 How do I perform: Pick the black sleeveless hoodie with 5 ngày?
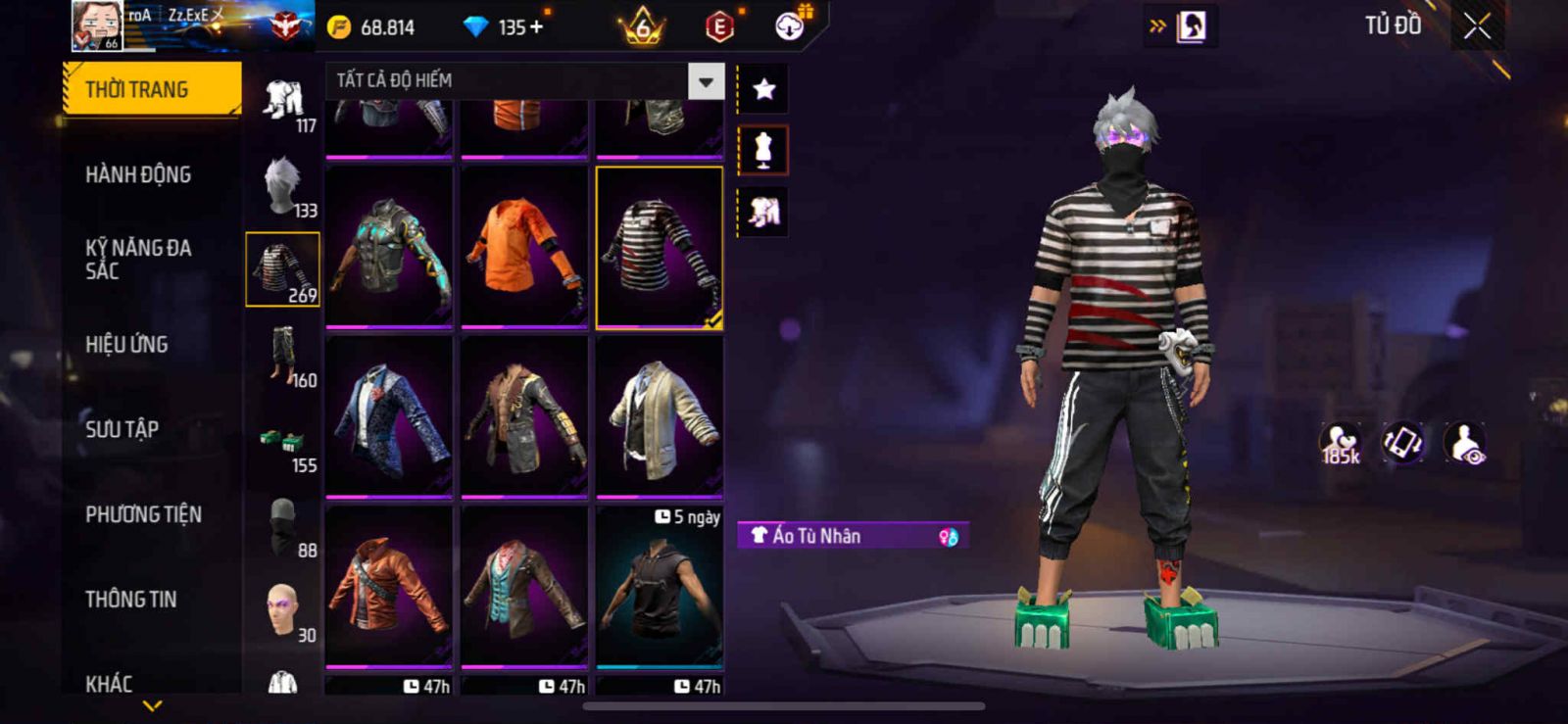tap(660, 588)
